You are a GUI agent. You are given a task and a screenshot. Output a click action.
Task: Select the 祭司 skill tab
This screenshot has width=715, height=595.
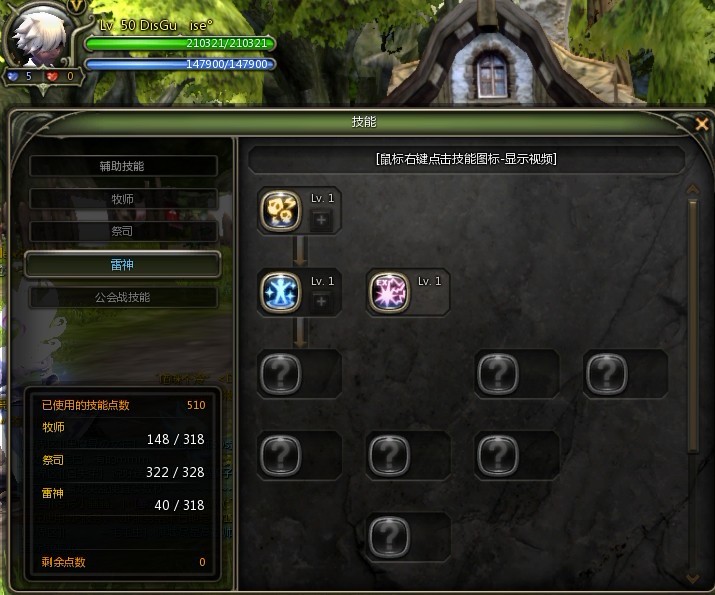pos(122,231)
